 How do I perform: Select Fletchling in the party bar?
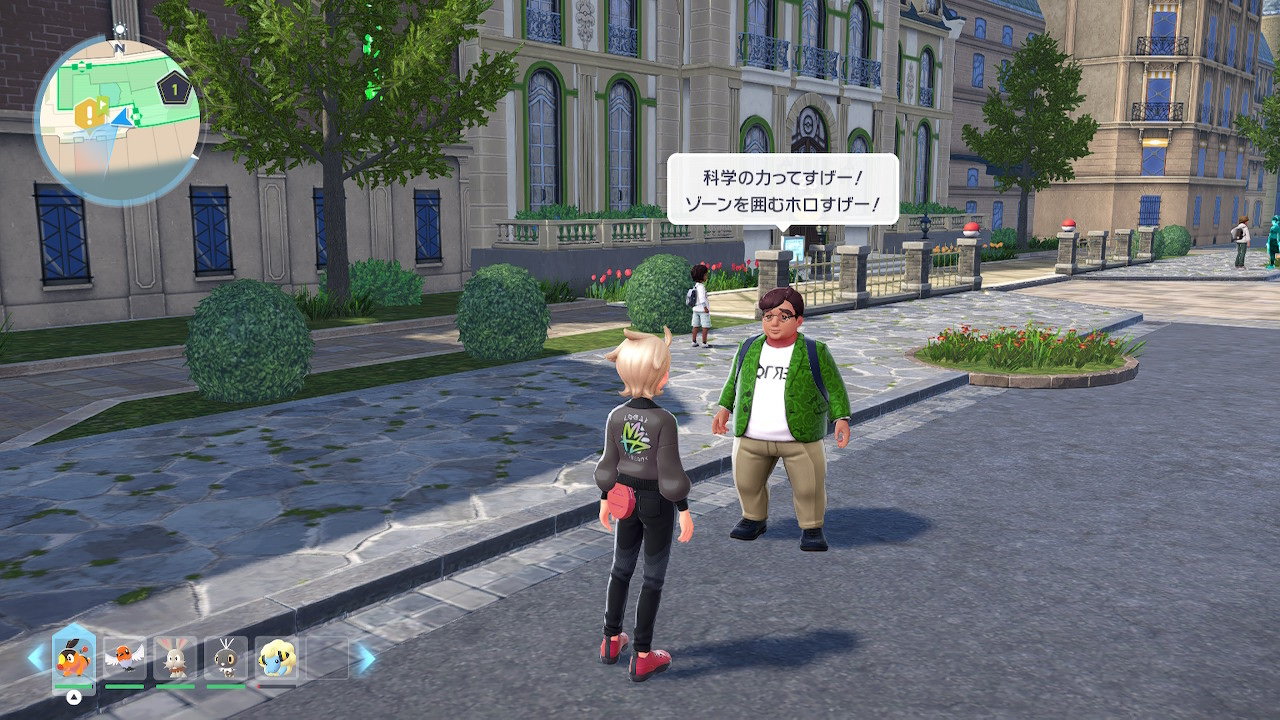[125, 658]
